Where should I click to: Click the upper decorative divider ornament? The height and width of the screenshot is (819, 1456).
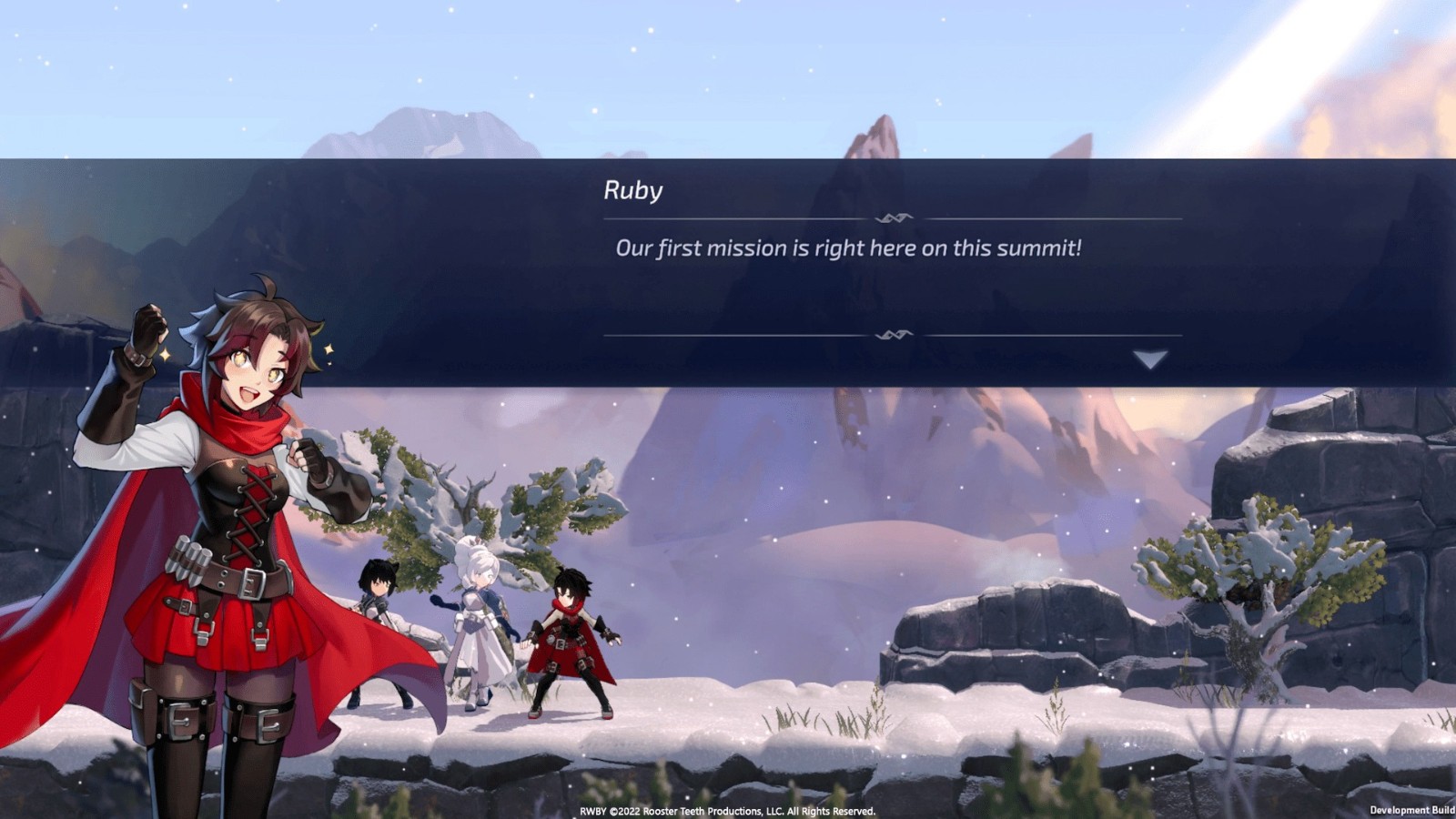coord(892,216)
